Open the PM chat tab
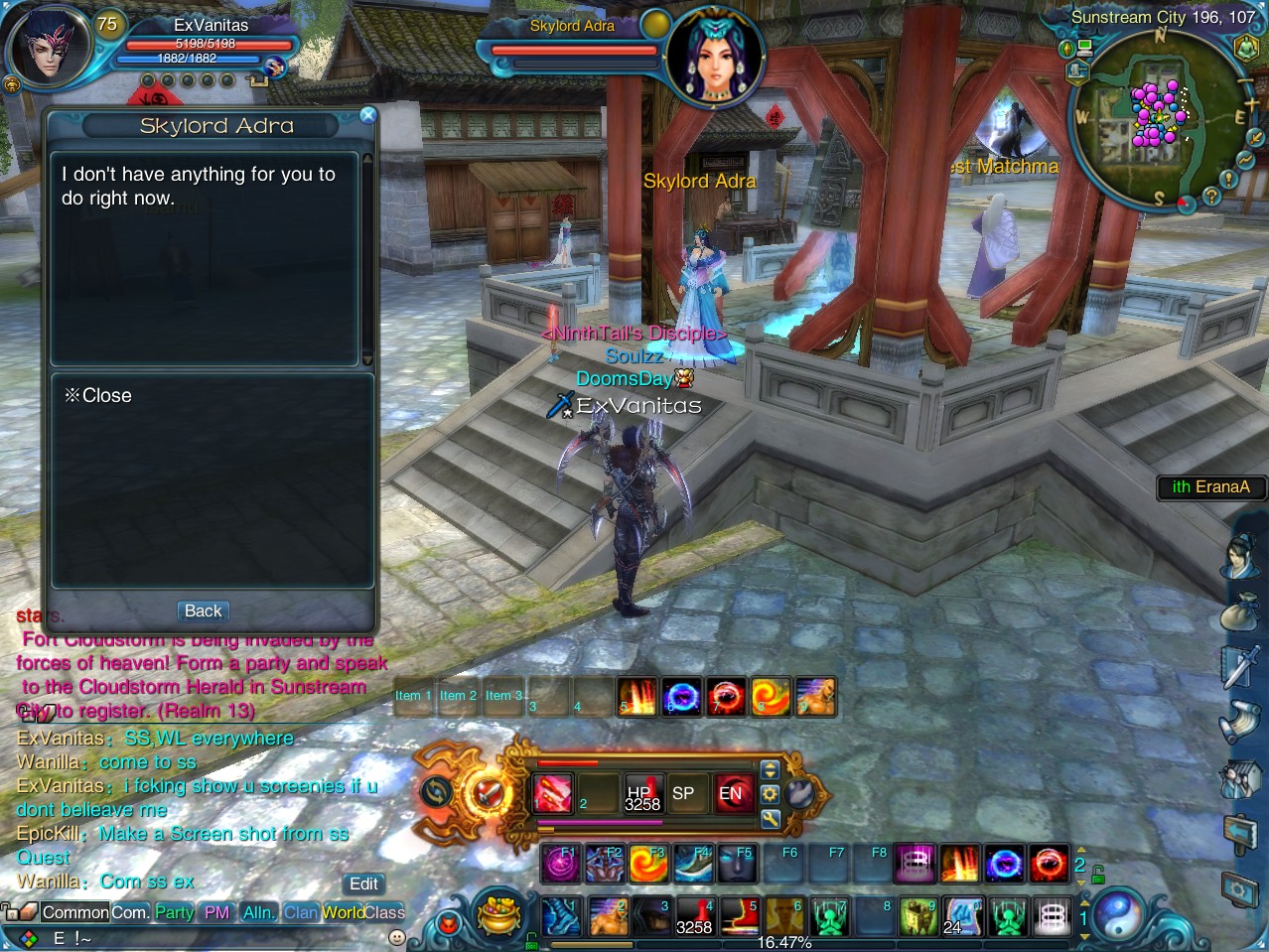Viewport: 1269px width, 952px height. pyautogui.click(x=216, y=912)
